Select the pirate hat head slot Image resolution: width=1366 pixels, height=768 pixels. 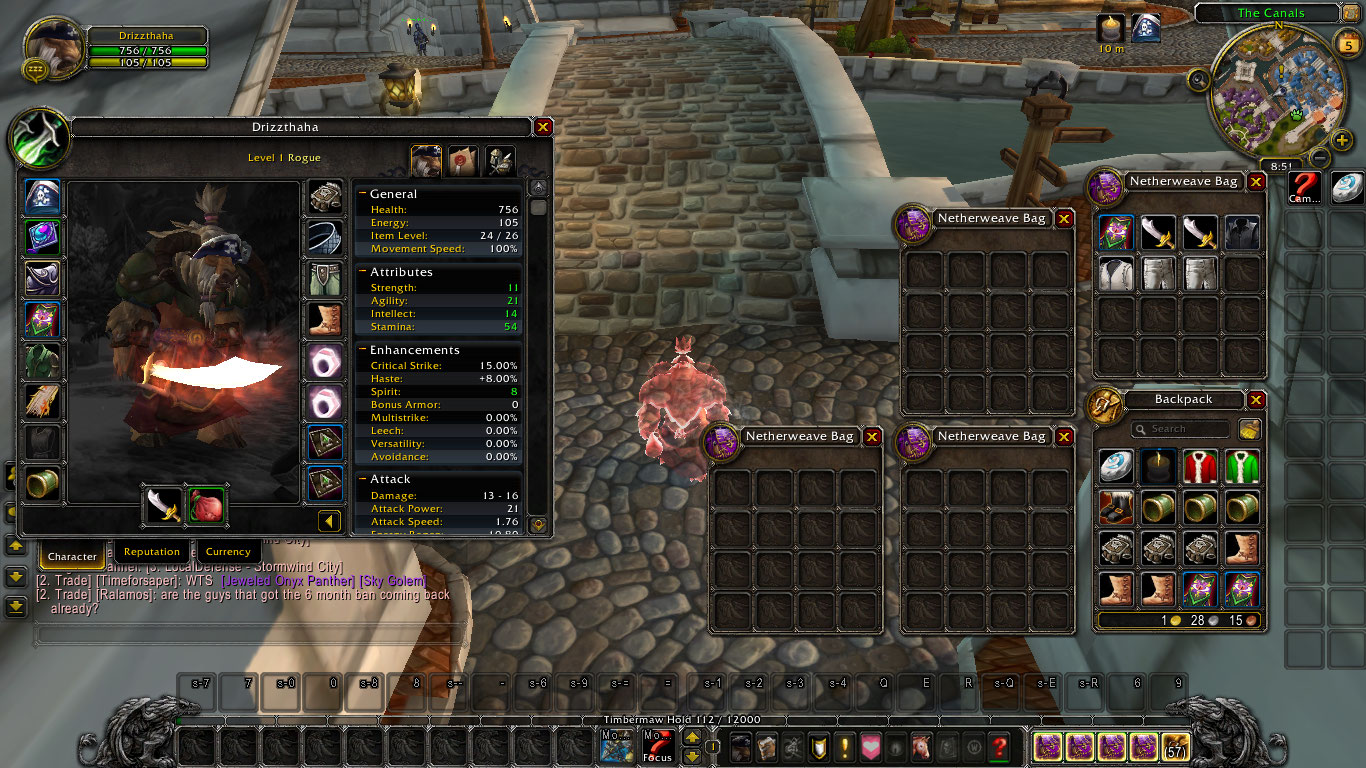click(43, 195)
